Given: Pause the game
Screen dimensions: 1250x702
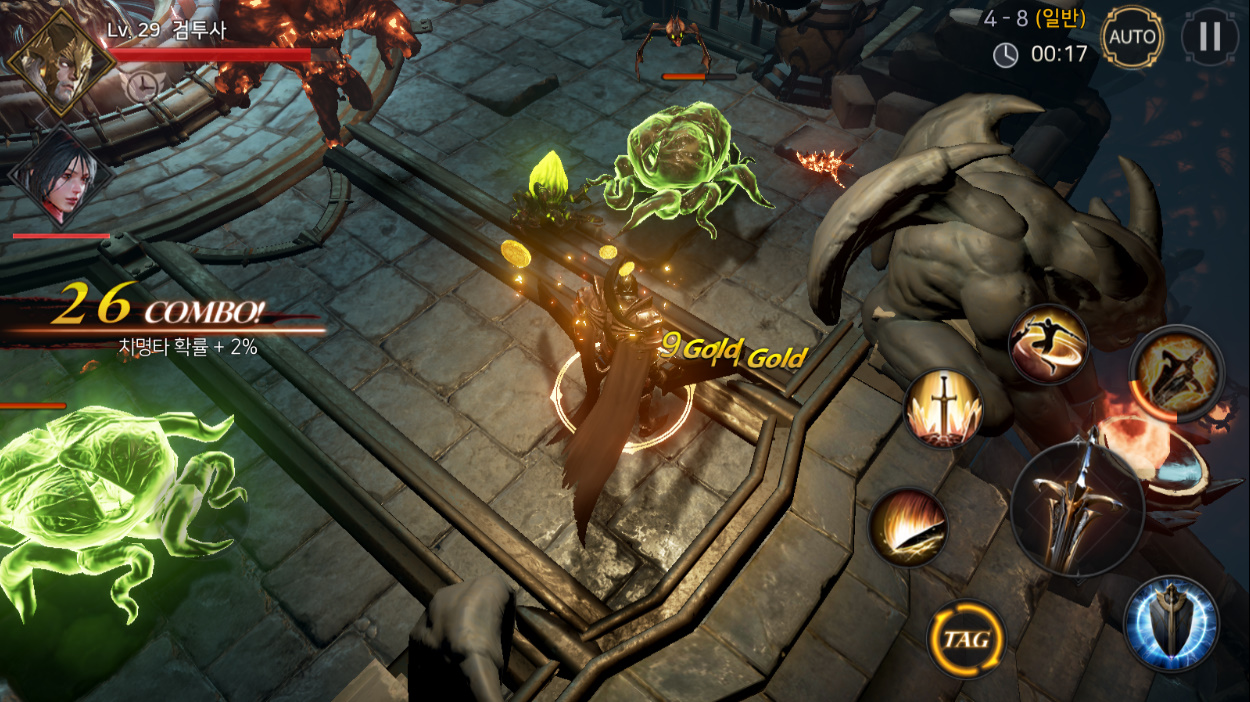Looking at the screenshot, I should [x=1210, y=37].
